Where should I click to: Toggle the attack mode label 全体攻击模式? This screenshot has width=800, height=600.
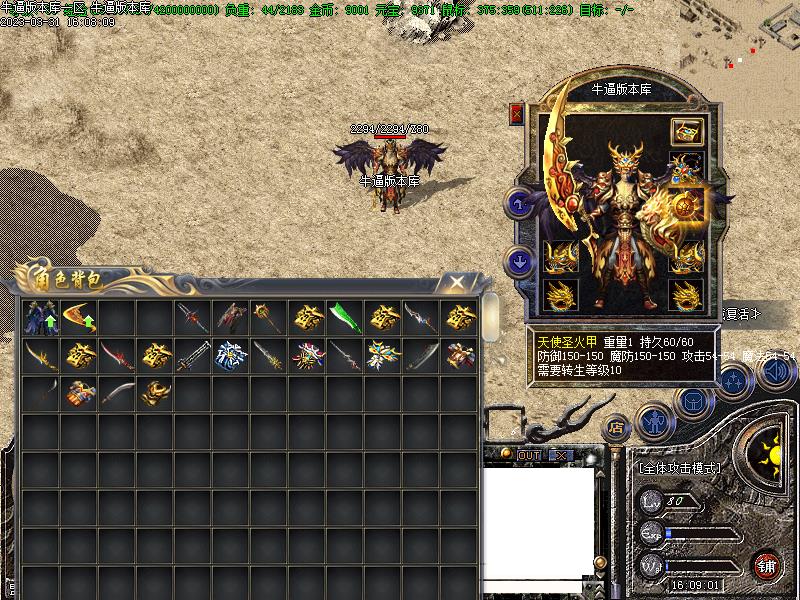(679, 466)
